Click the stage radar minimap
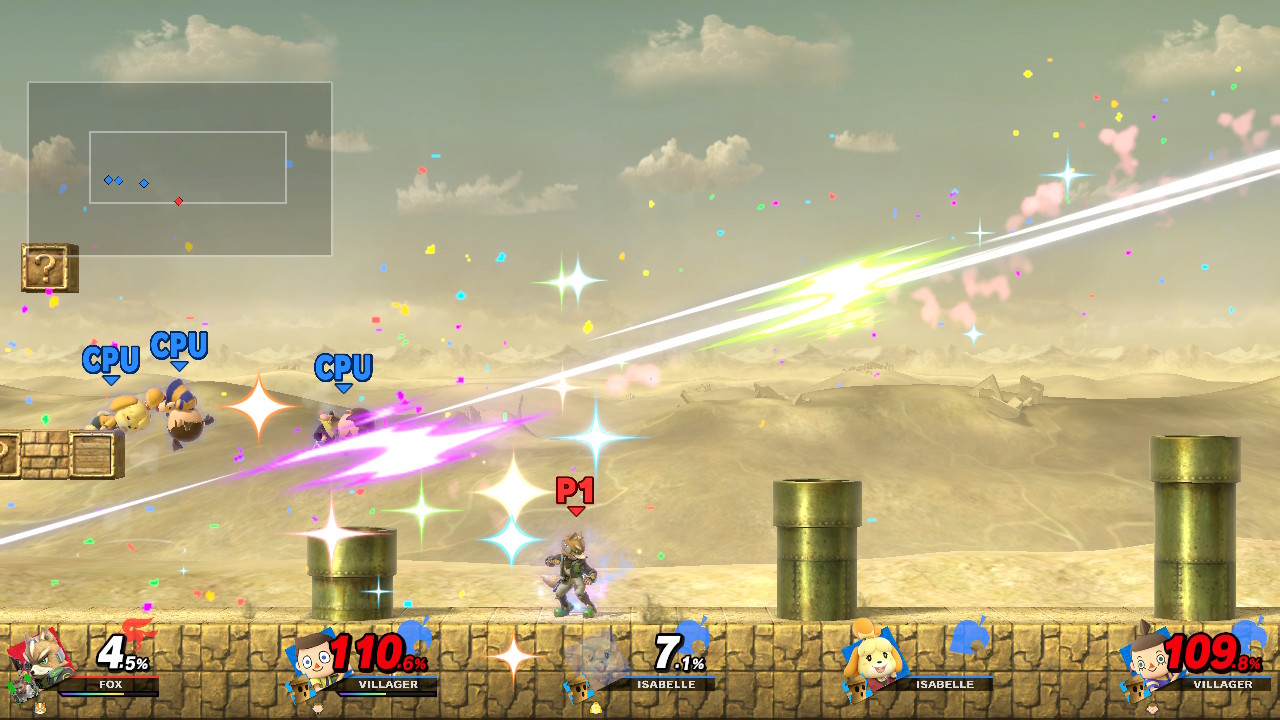This screenshot has width=1280, height=720. click(180, 168)
